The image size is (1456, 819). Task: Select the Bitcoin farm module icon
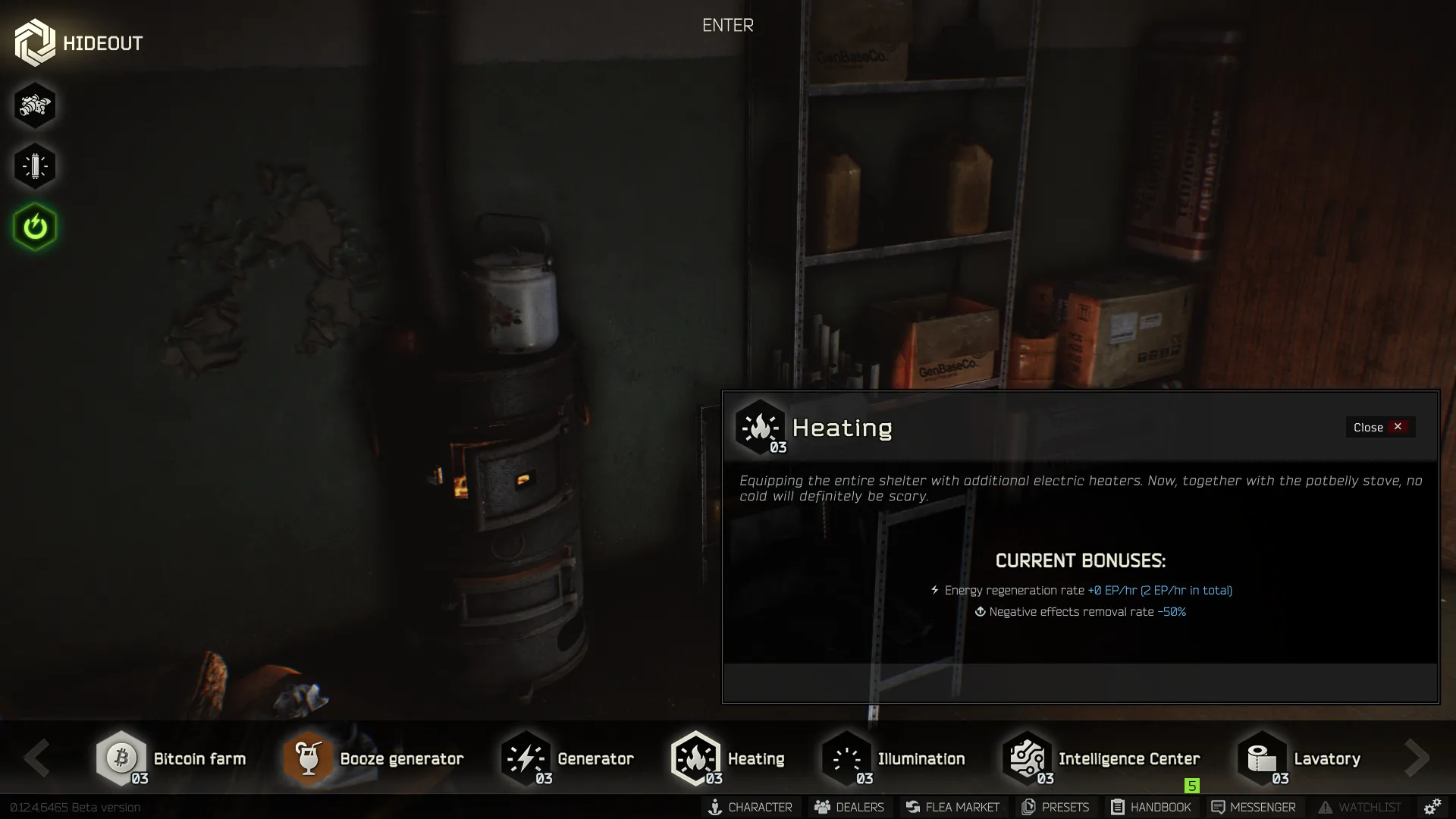[121, 758]
